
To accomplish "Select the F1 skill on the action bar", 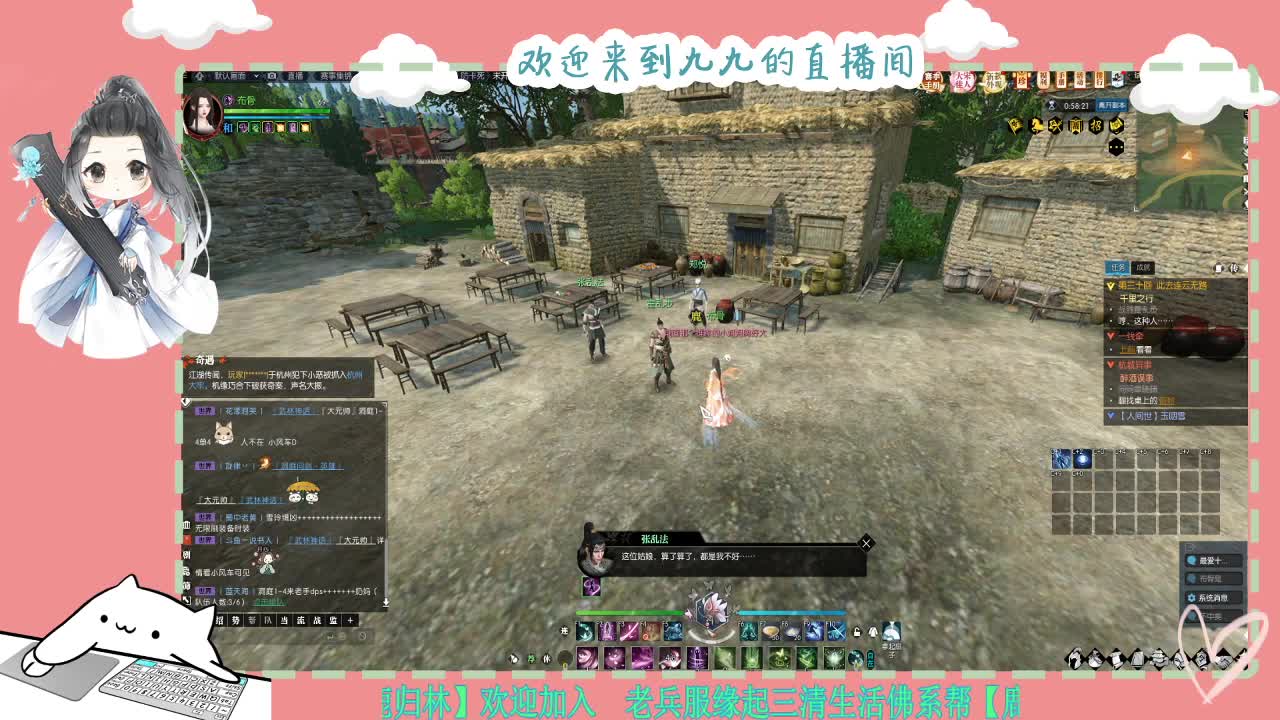I will [585, 632].
